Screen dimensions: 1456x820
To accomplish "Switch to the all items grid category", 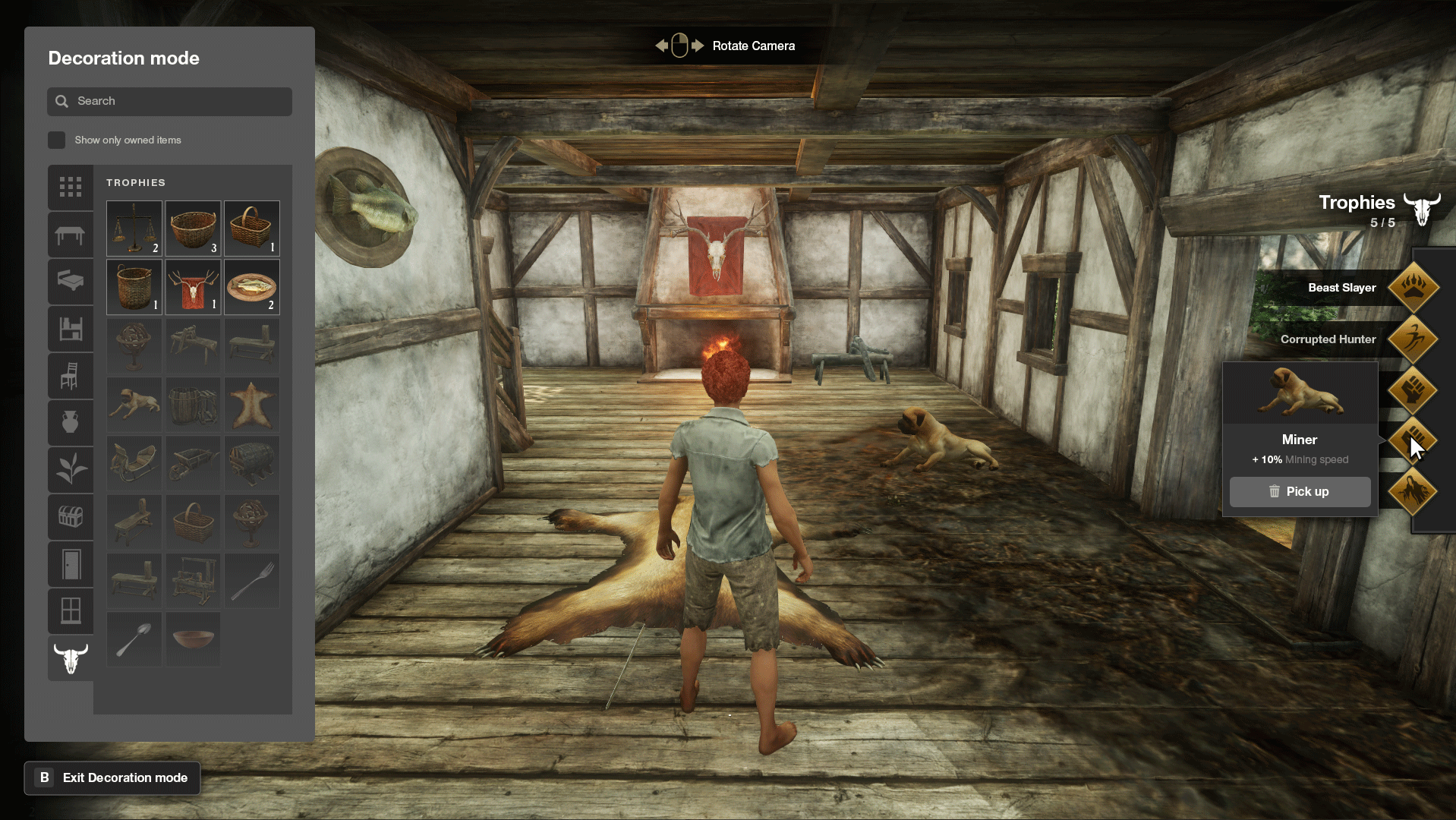I will 71,187.
